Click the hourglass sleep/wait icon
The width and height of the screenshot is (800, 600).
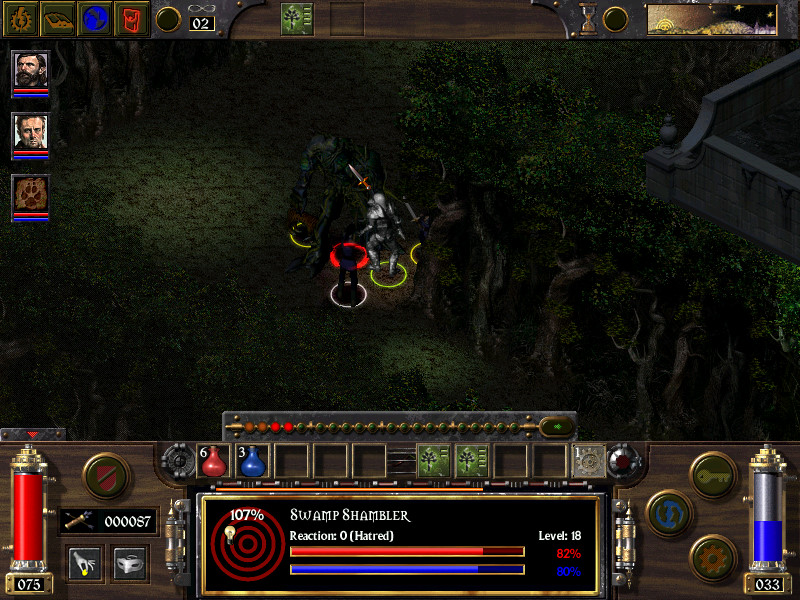(x=589, y=18)
